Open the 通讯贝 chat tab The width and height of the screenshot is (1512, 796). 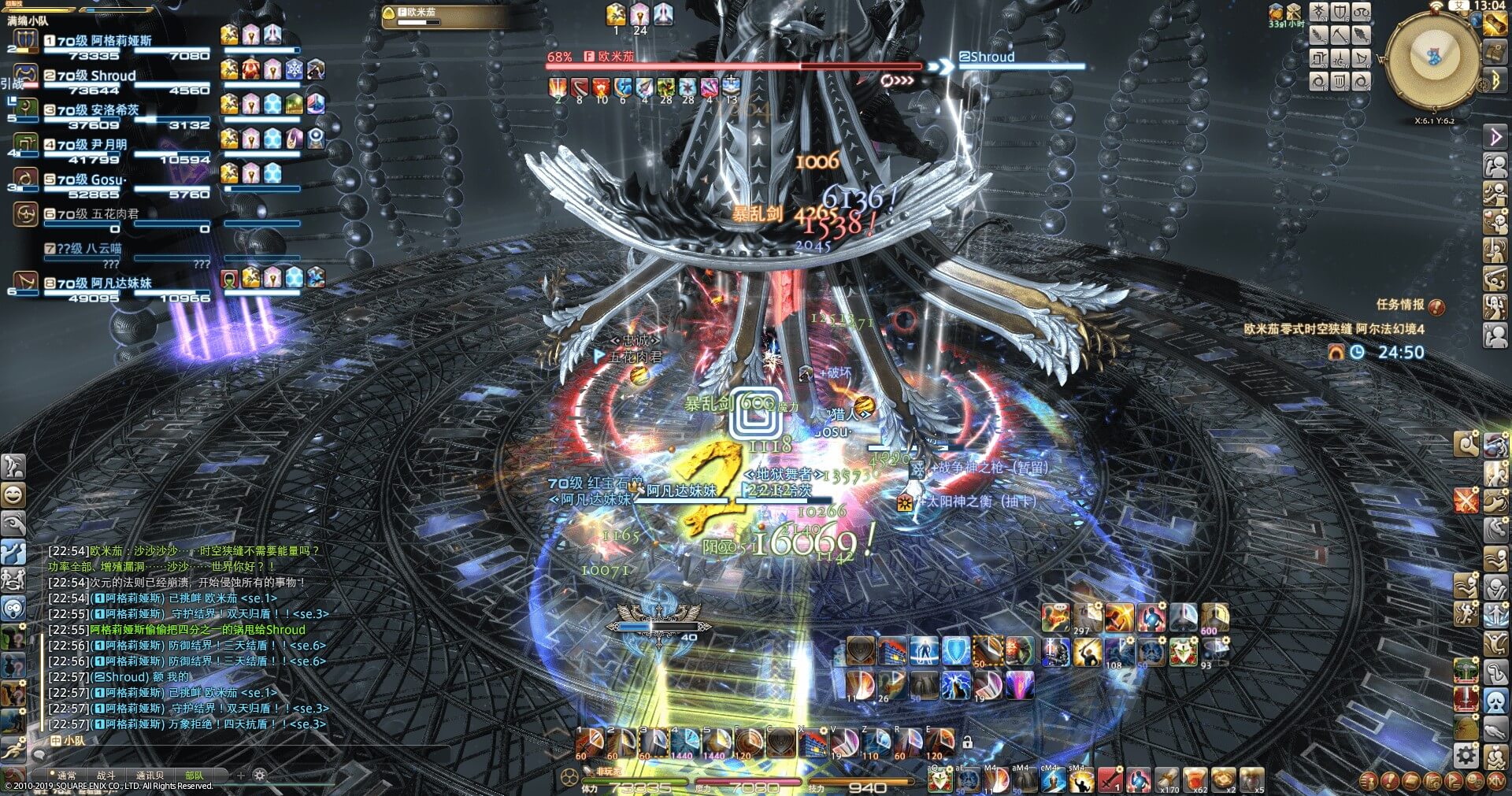click(x=150, y=776)
